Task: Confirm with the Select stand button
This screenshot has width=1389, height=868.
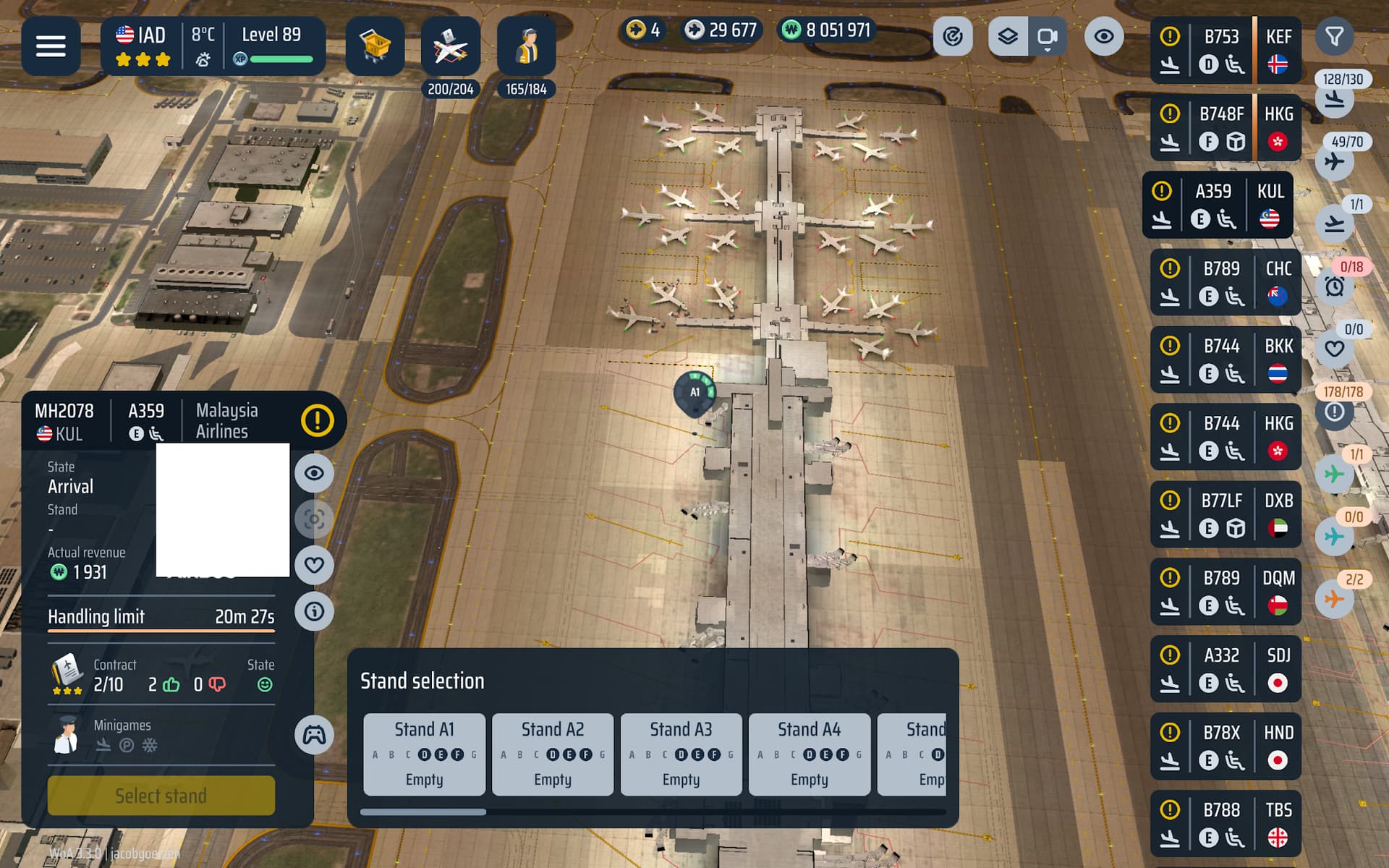Action: (x=161, y=796)
